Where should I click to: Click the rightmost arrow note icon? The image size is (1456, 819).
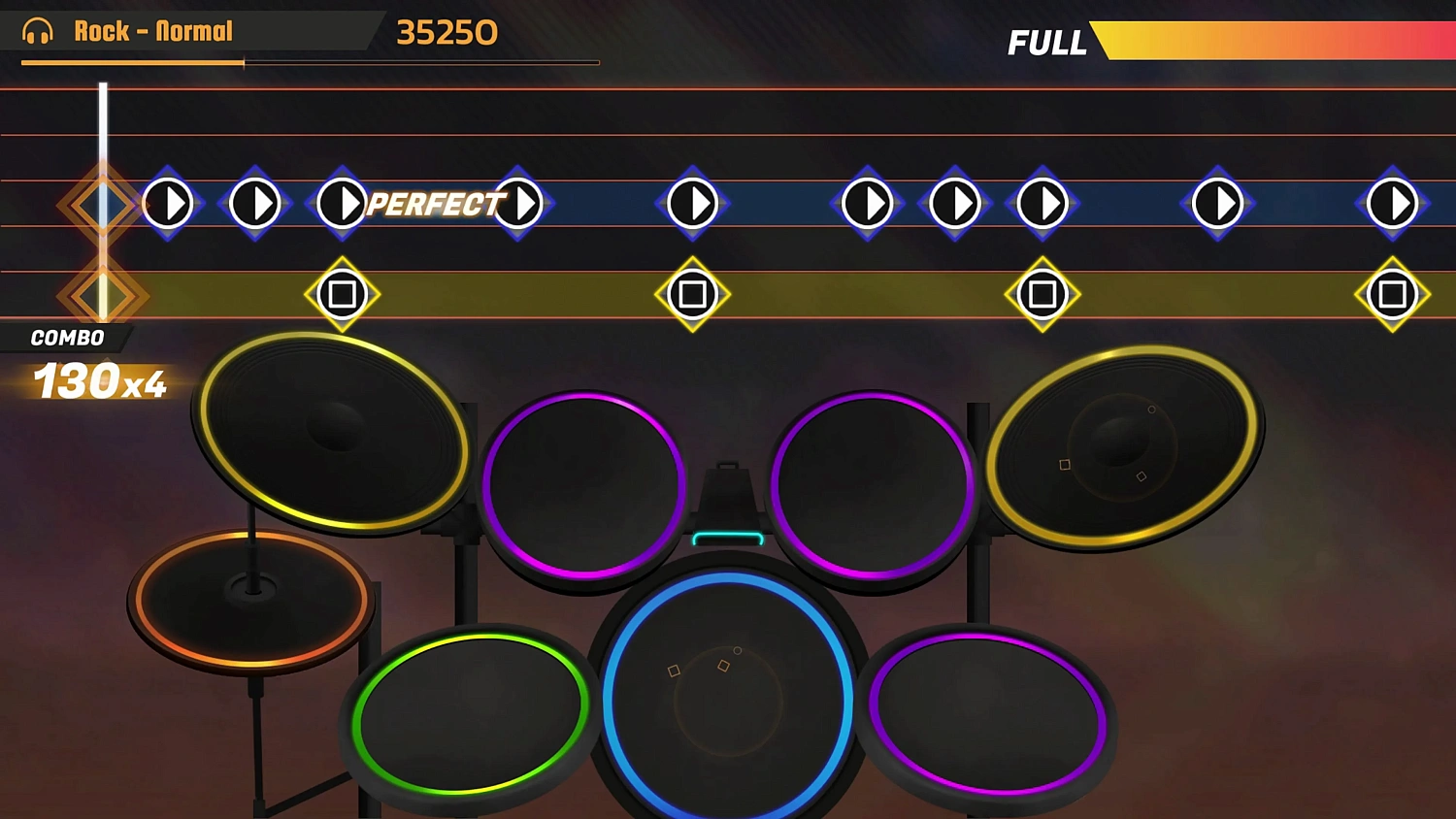coord(1392,204)
